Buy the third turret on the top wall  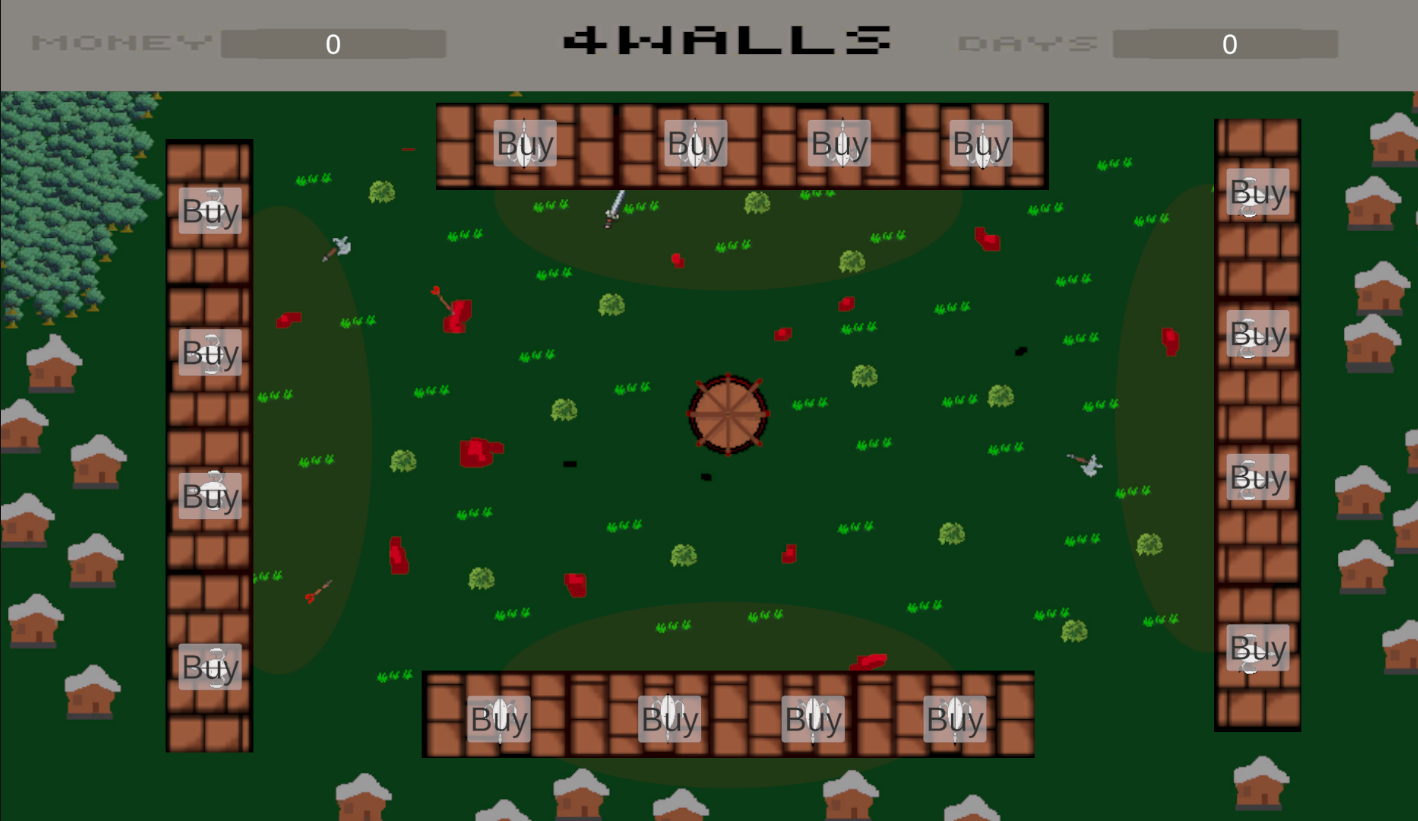839,144
